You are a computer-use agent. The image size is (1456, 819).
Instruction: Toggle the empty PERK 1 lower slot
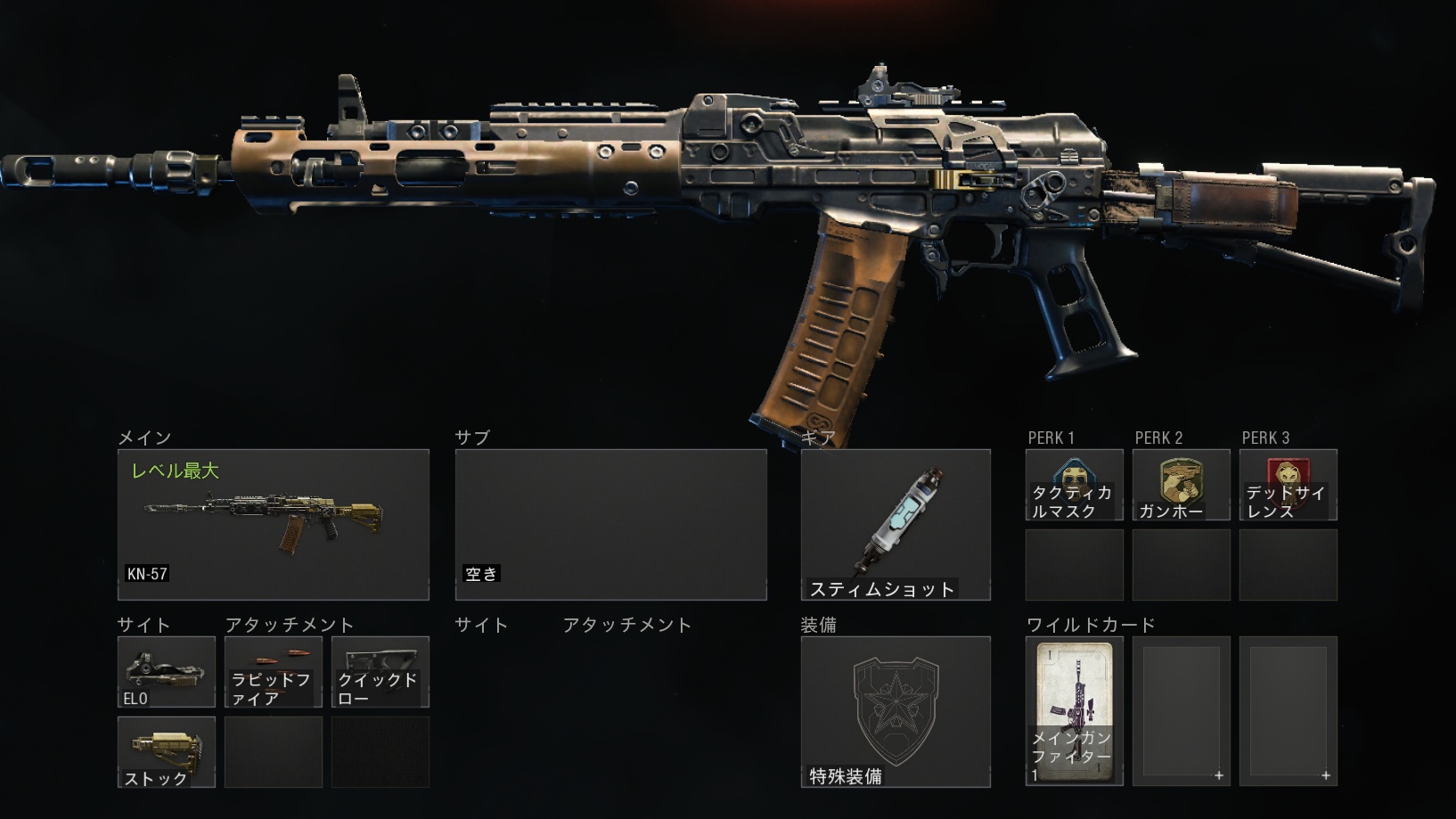click(x=1074, y=563)
